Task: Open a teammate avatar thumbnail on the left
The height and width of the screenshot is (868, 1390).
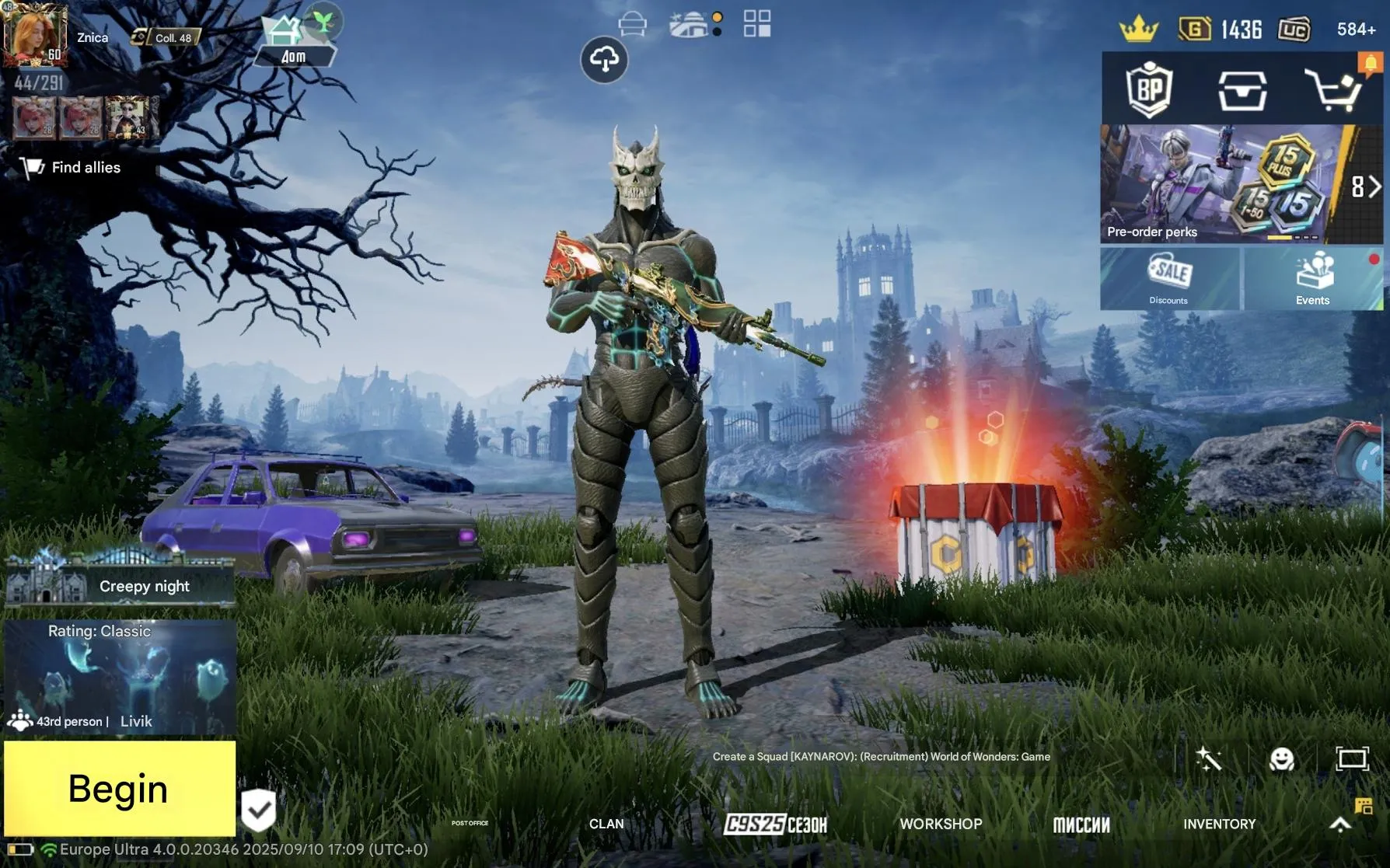Action: pyautogui.click(x=35, y=118)
